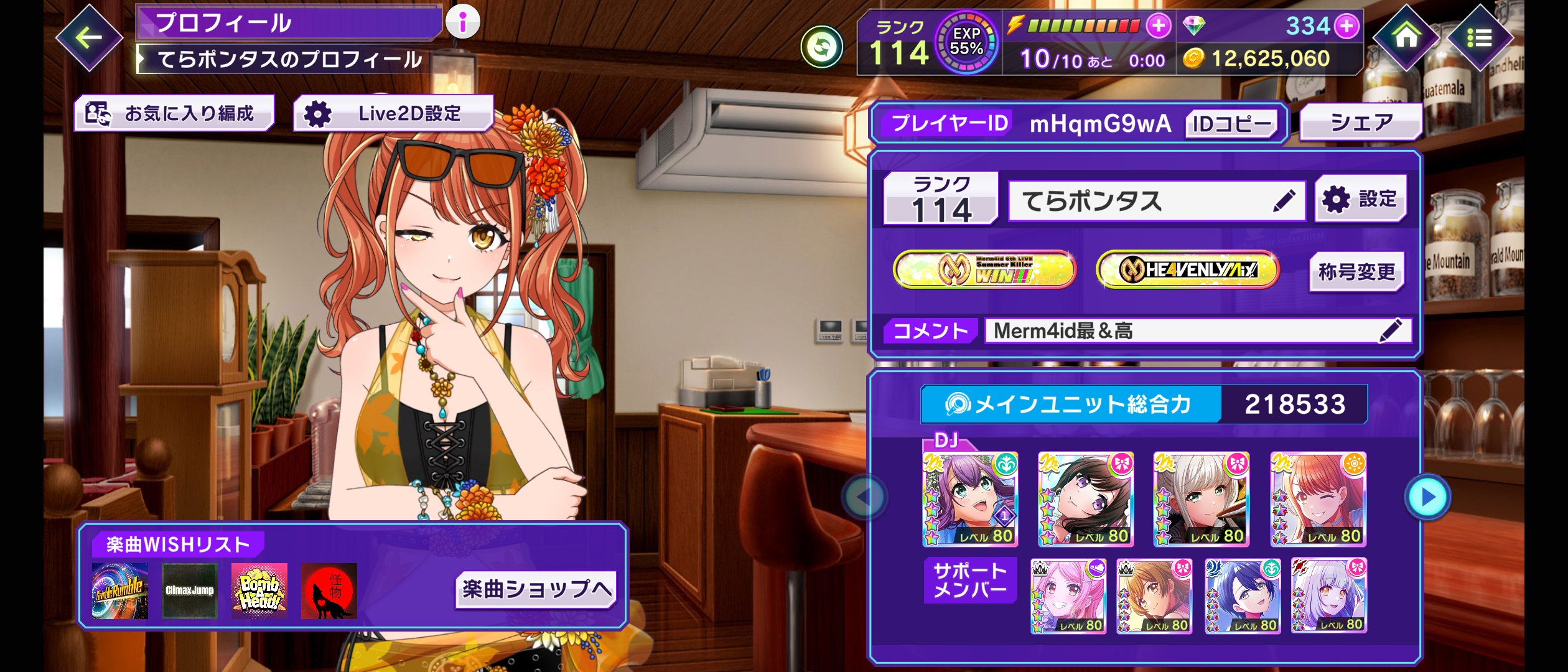
Task: Go back with the arrow button
Action: pyautogui.click(x=89, y=38)
